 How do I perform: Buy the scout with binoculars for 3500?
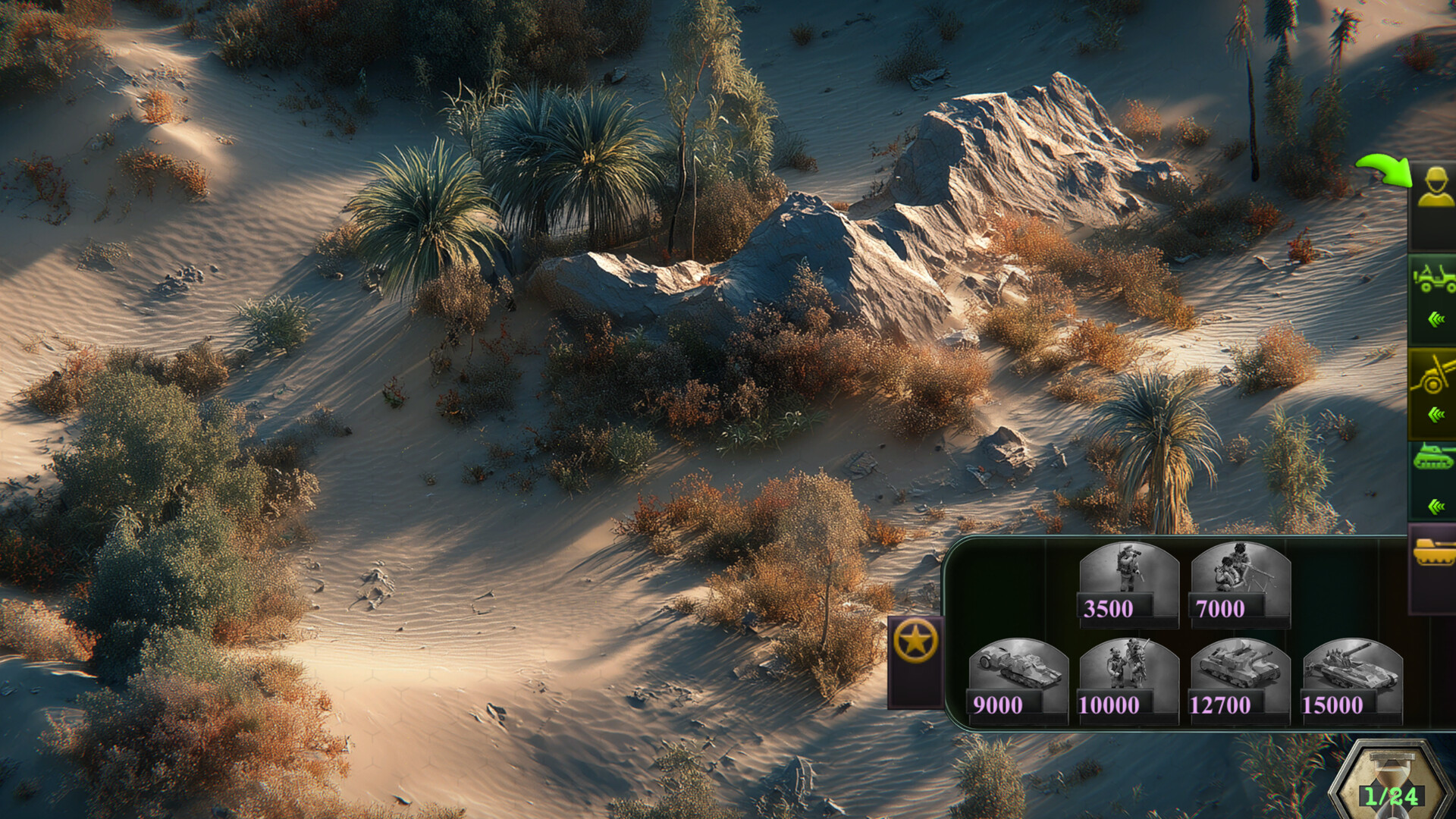tap(1128, 584)
